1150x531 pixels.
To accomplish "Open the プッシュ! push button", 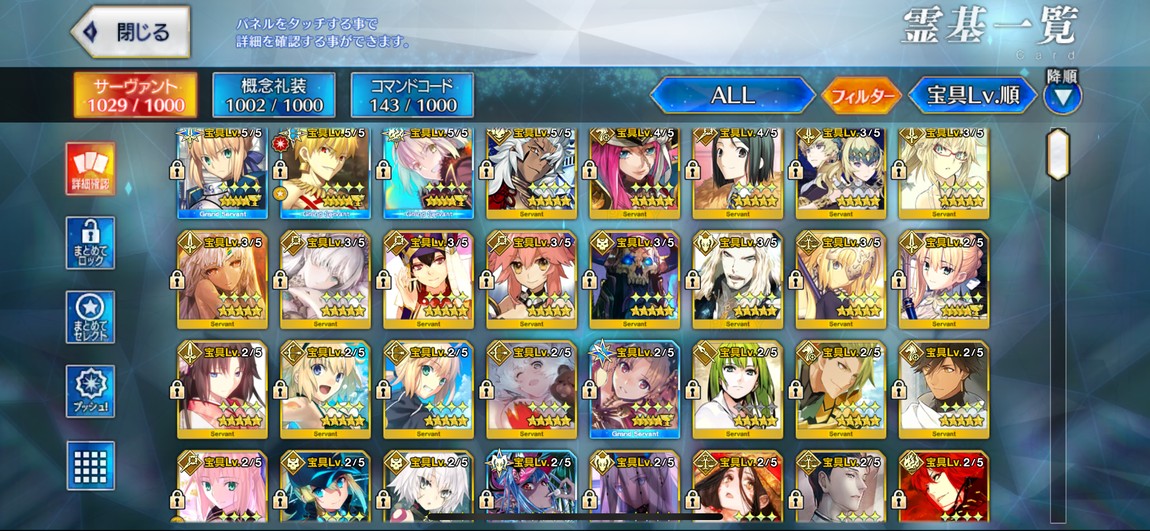I will tap(90, 391).
